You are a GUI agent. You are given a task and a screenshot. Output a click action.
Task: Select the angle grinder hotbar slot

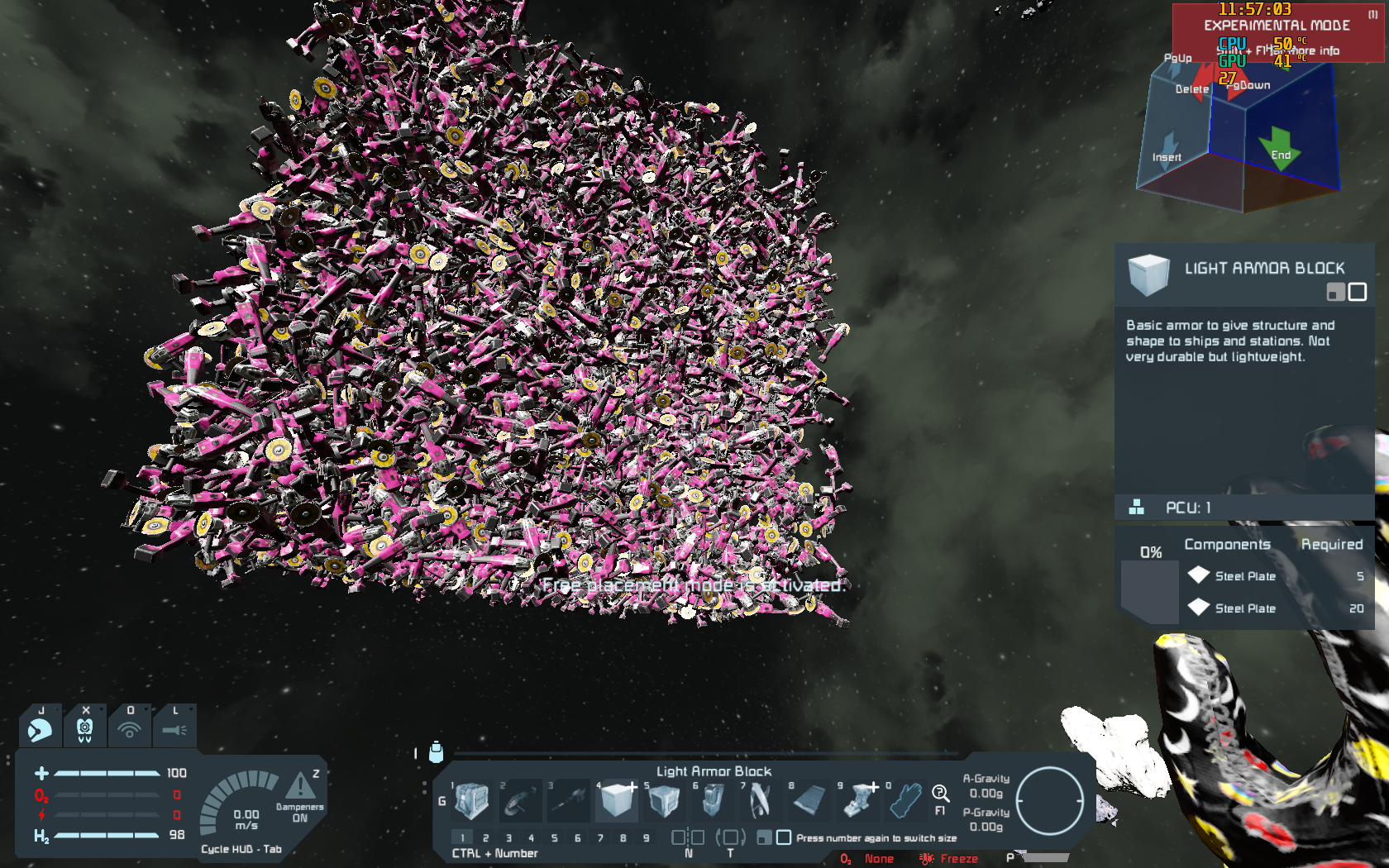521,800
